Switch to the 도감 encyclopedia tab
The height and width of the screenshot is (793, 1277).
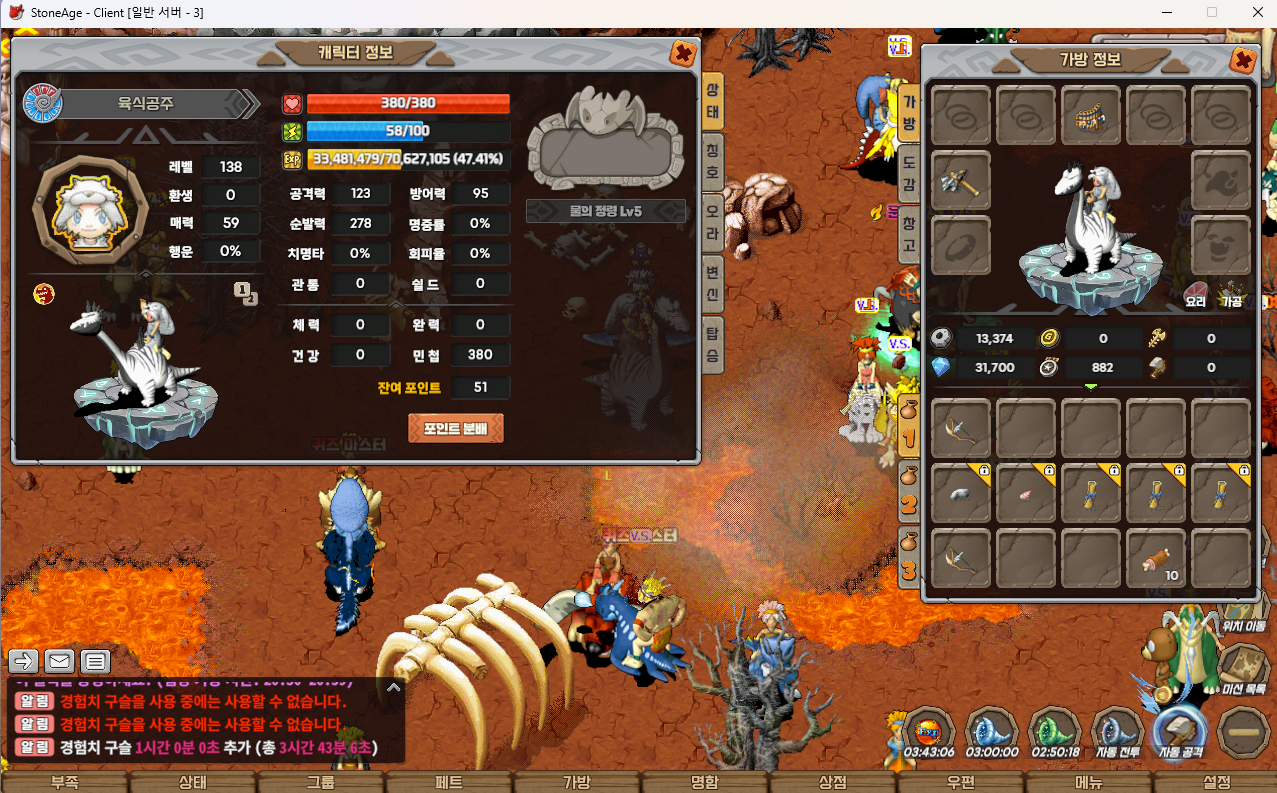click(x=910, y=175)
